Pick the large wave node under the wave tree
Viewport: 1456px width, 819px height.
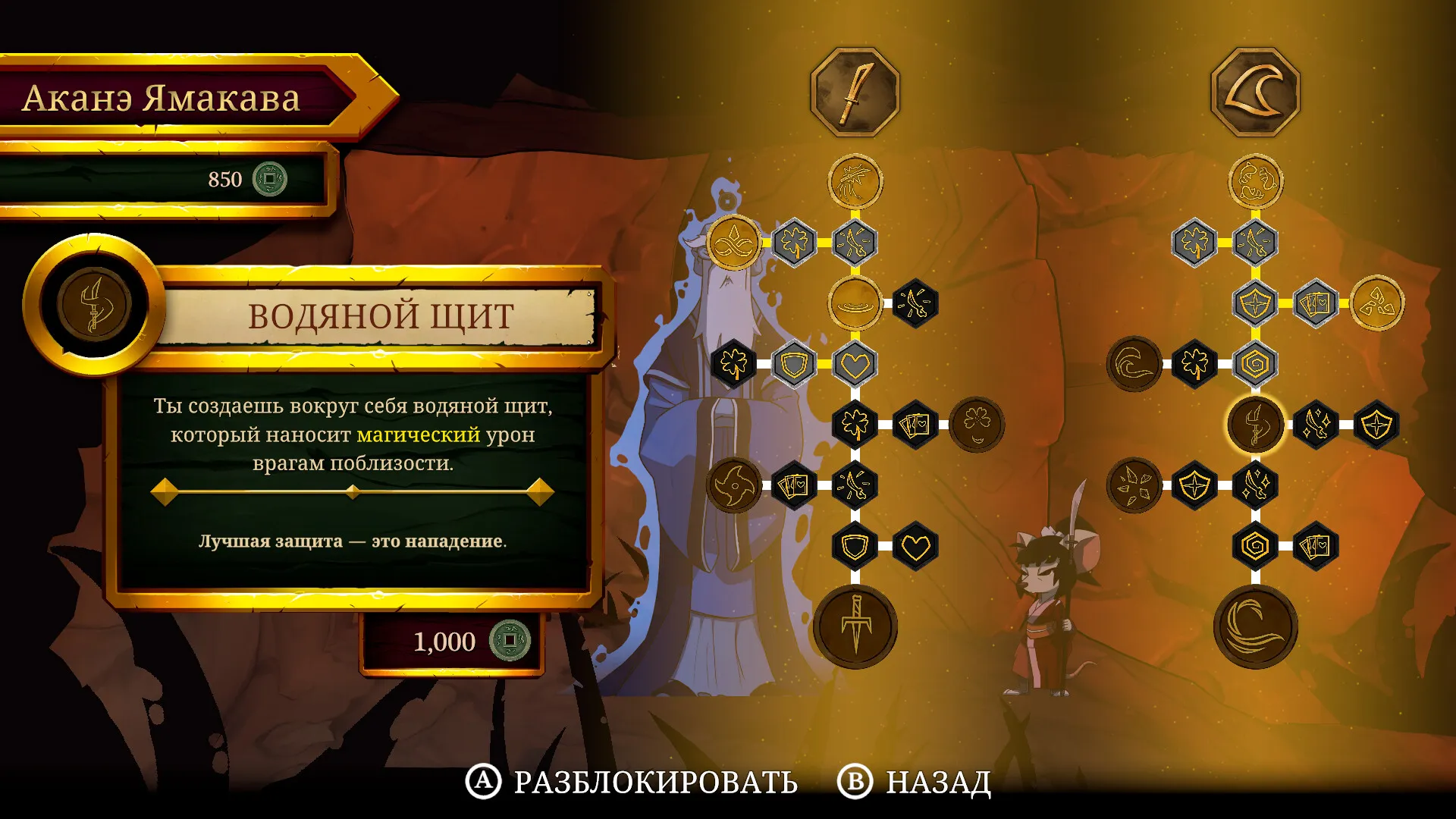click(x=1255, y=626)
